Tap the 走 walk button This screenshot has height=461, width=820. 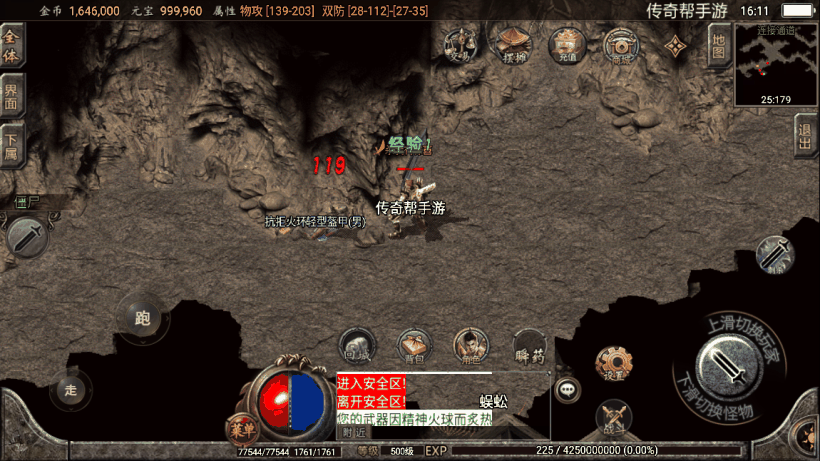[x=70, y=389]
